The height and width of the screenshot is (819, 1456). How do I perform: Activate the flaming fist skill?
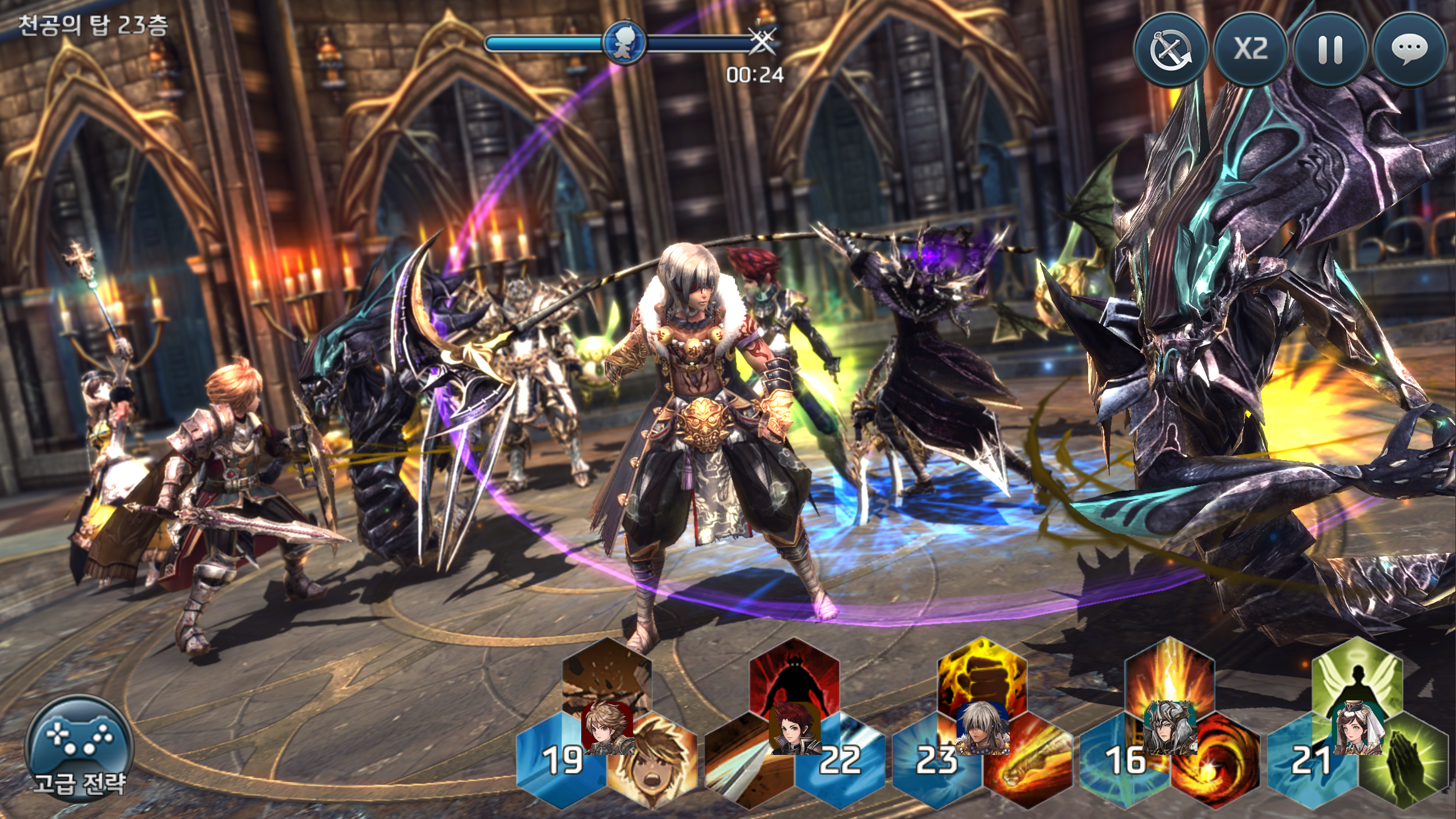[982, 675]
